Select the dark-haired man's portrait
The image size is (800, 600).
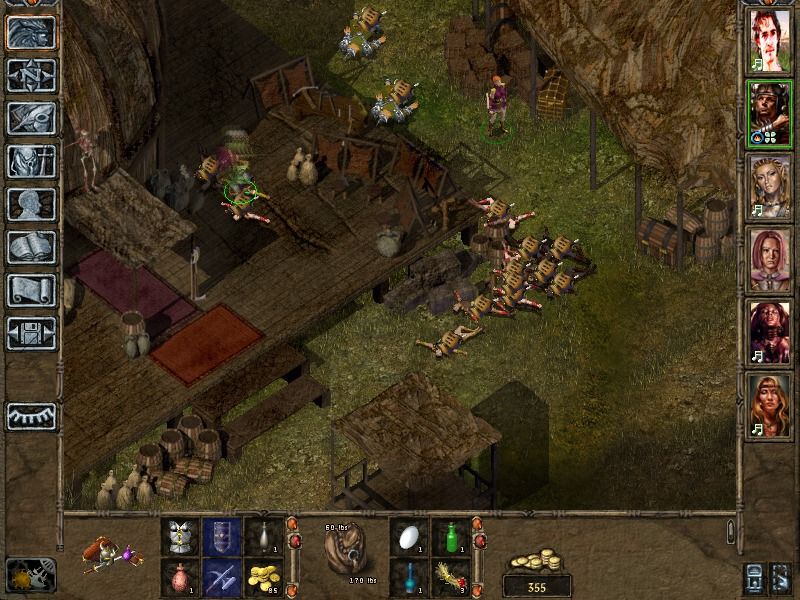tap(769, 43)
